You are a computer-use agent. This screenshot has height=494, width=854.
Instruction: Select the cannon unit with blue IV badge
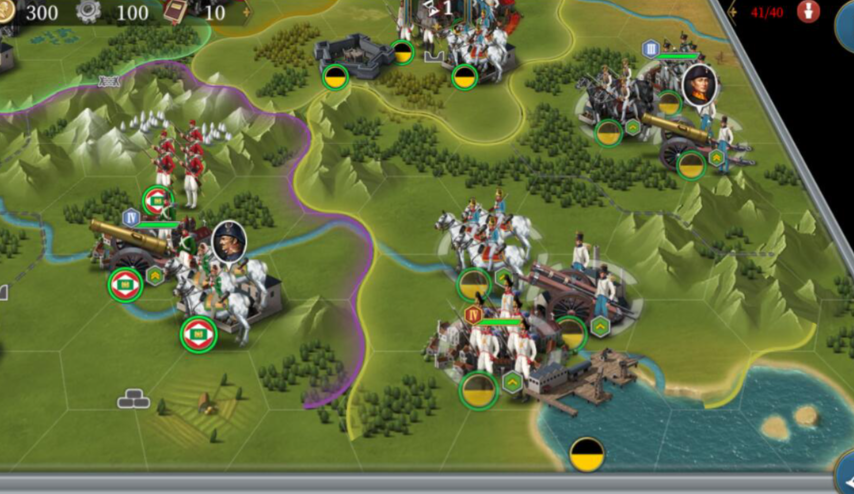(x=128, y=245)
